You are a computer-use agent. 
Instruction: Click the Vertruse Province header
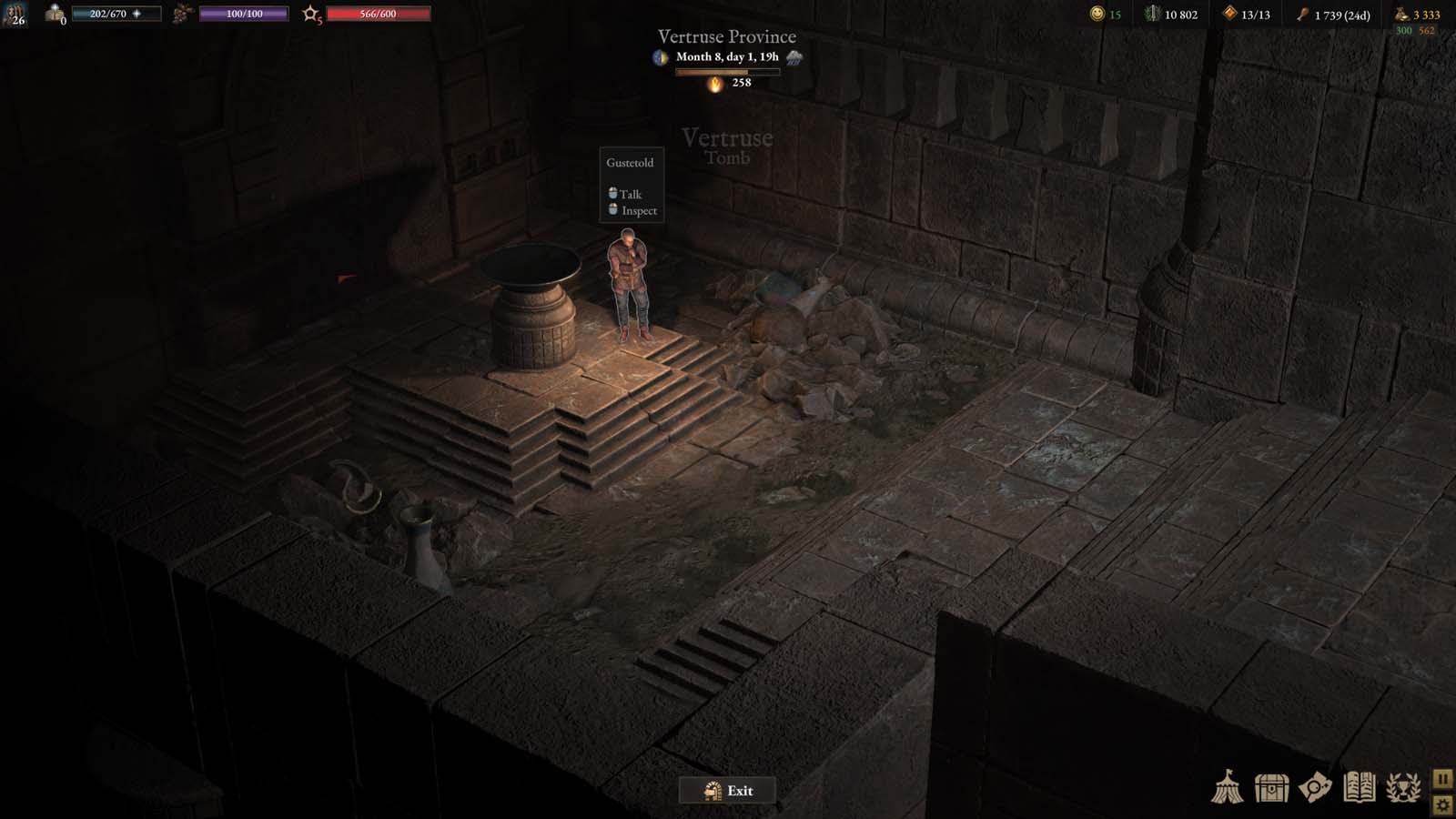tap(726, 35)
